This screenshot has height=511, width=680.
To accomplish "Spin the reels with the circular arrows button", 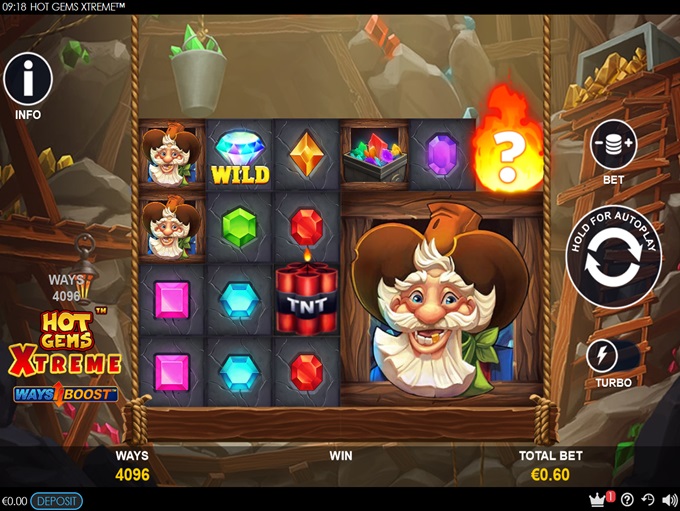I will 613,256.
